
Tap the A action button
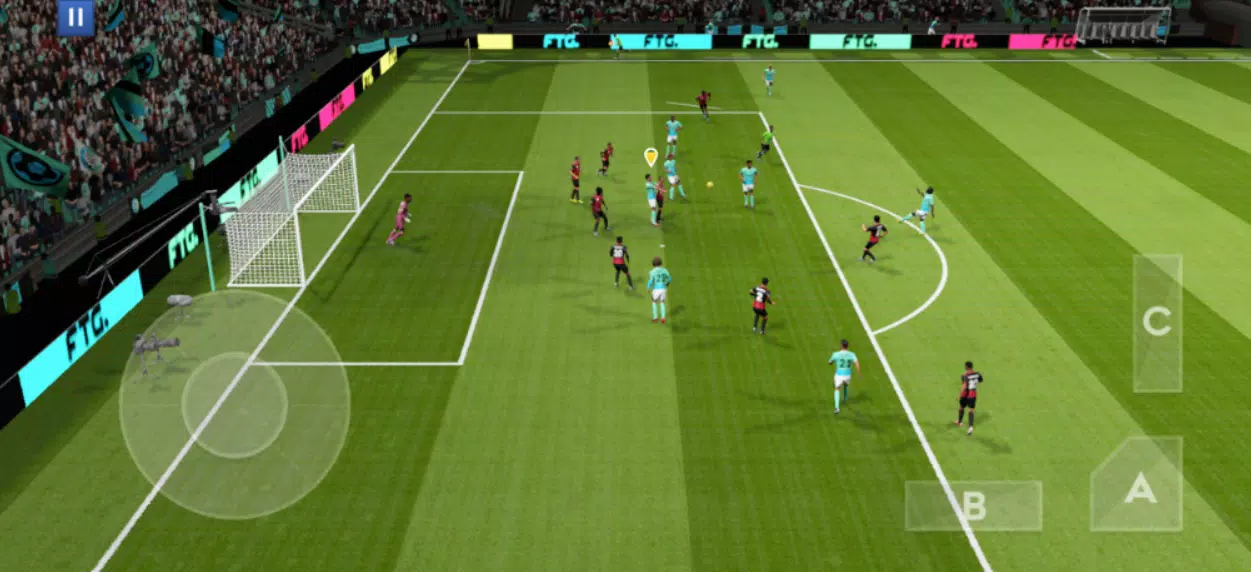pyautogui.click(x=1138, y=488)
